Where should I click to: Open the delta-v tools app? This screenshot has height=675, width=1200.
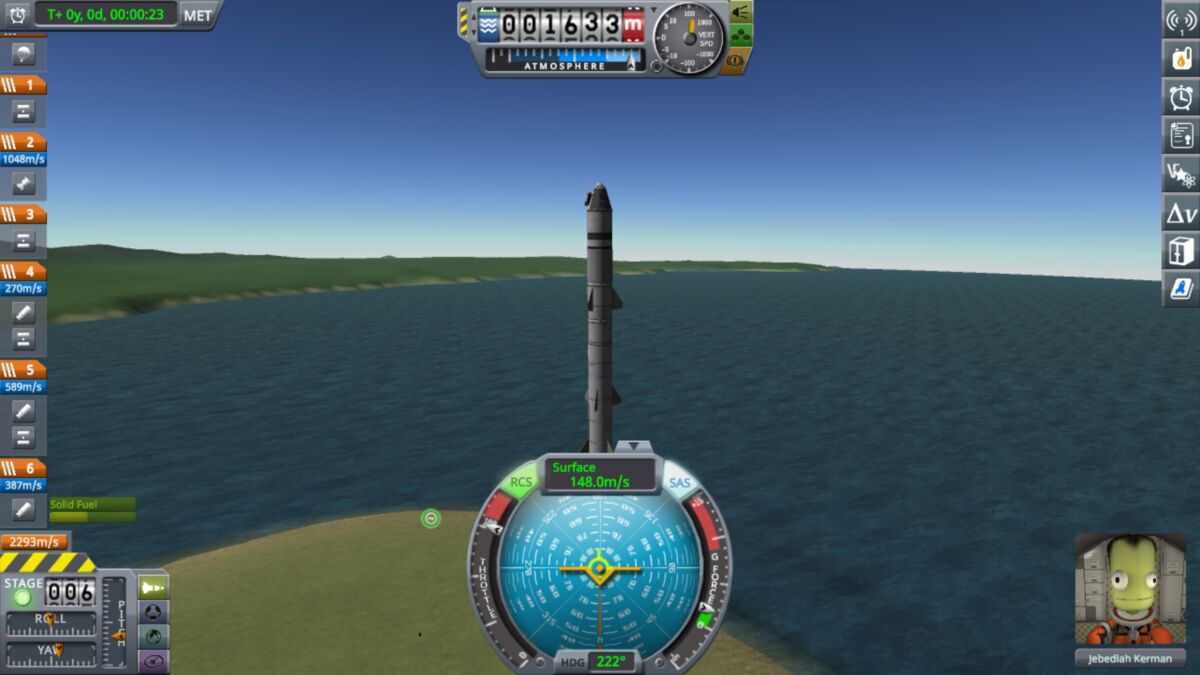(1181, 212)
